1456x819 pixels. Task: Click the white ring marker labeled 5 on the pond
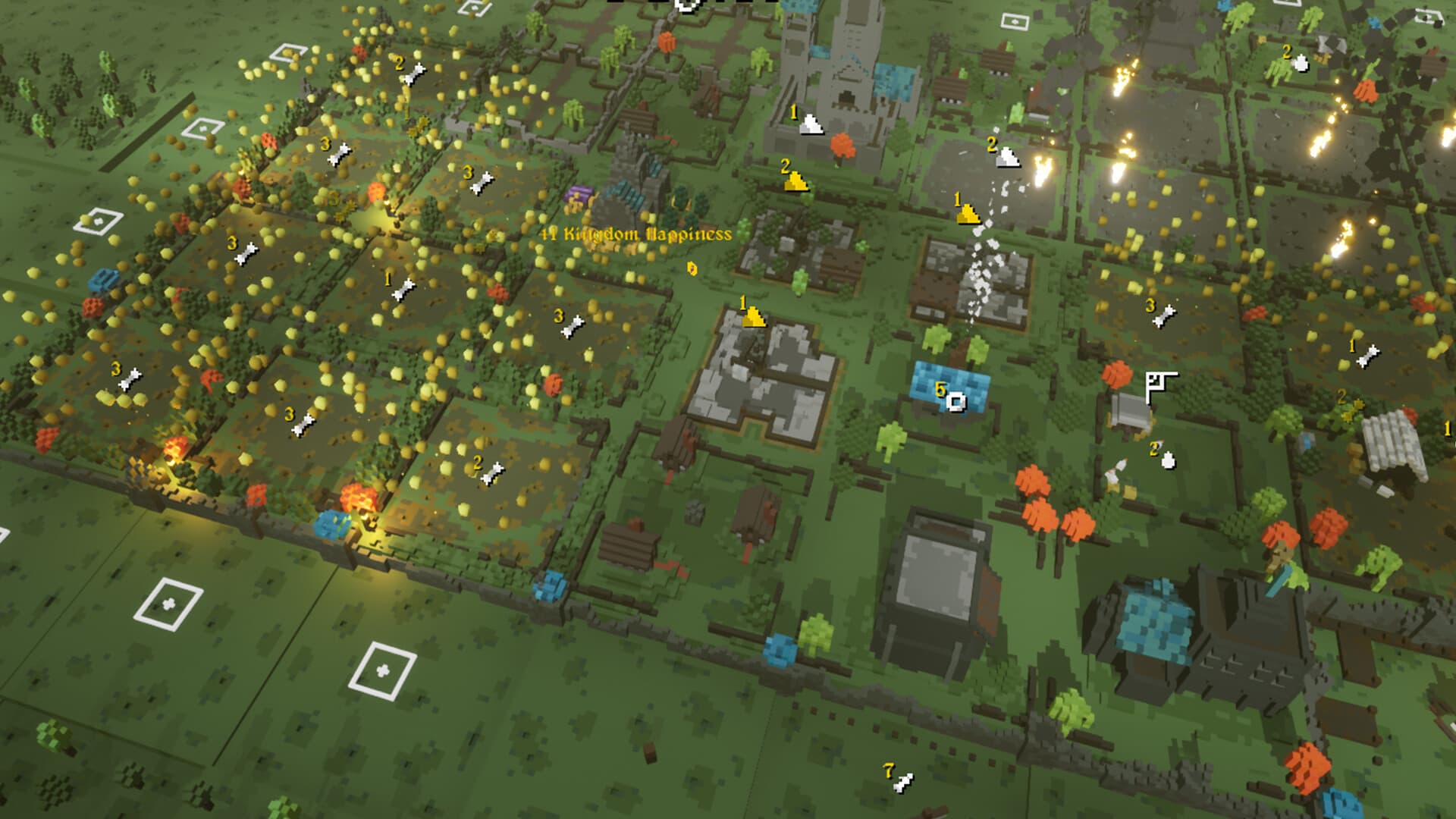point(957,403)
